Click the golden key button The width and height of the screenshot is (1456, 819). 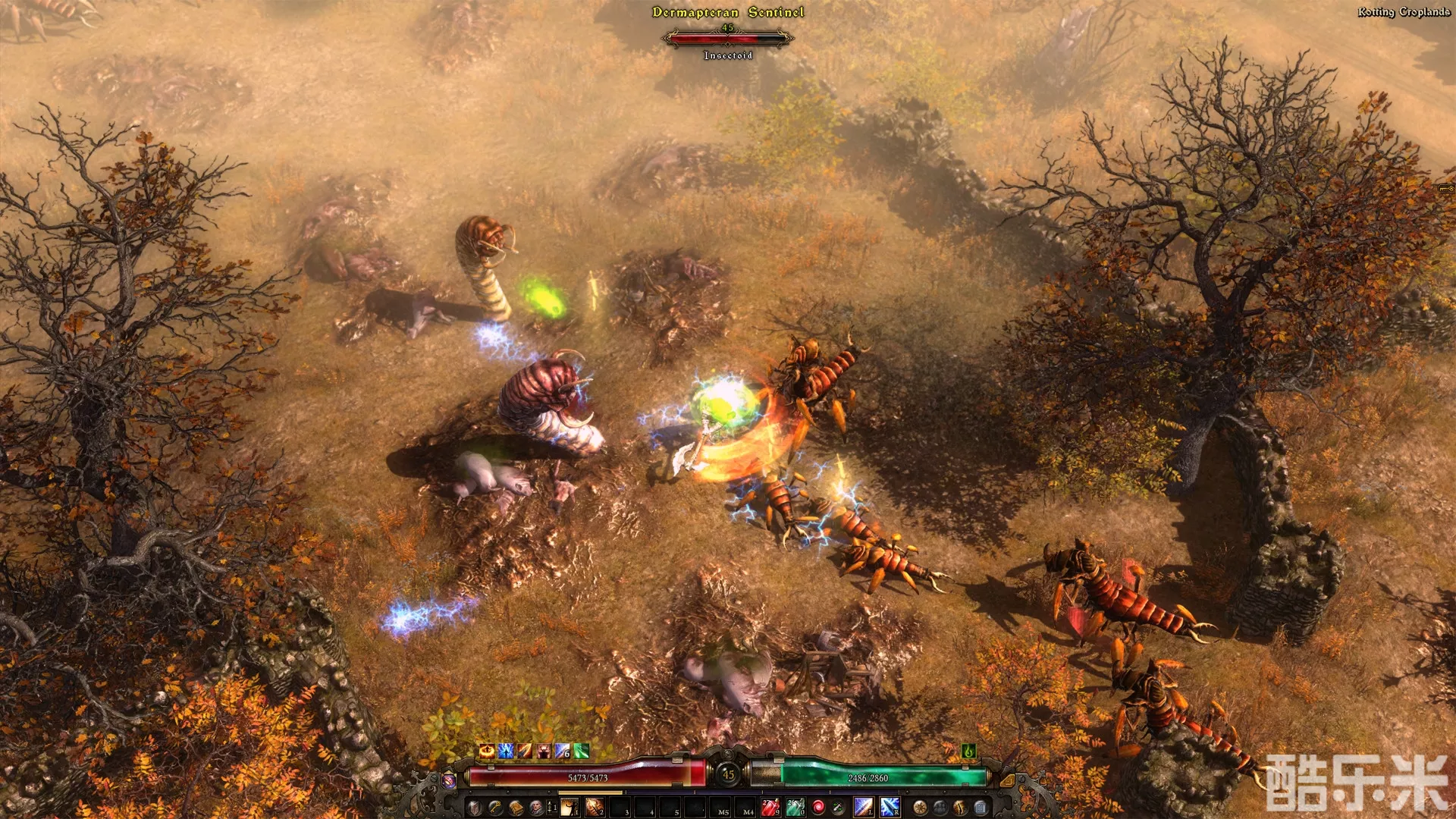pos(495,808)
